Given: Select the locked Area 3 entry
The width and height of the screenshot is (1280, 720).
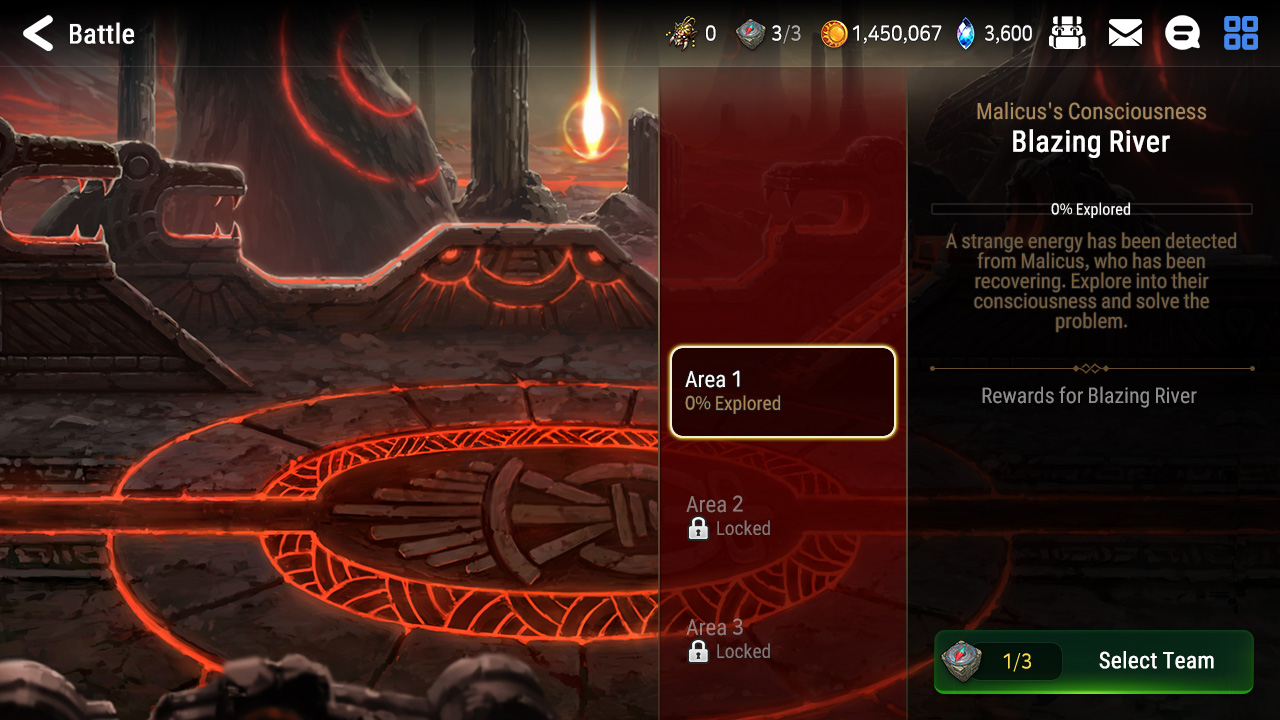Looking at the screenshot, I should point(782,639).
